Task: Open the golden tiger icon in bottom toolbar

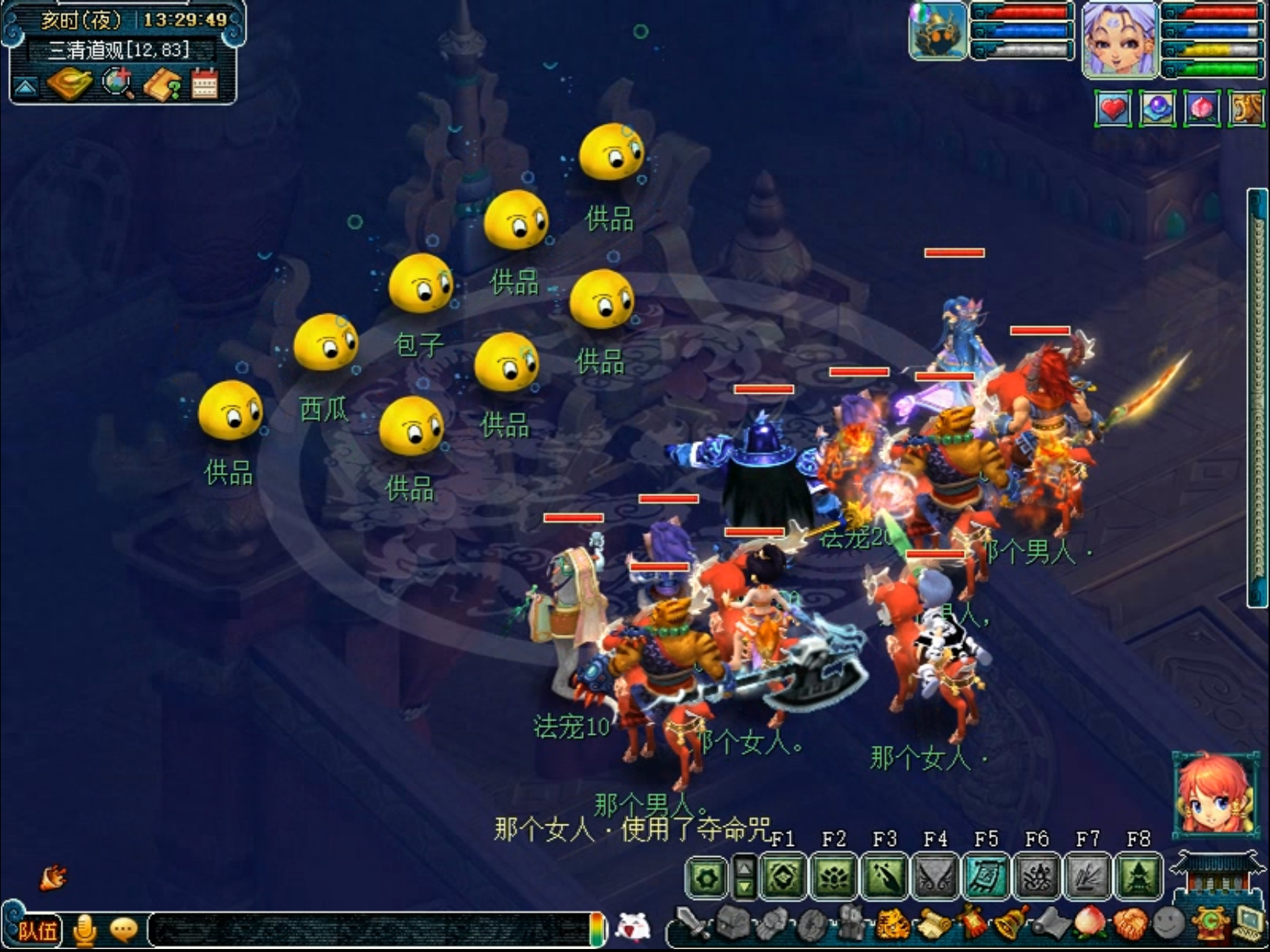Action: click(x=892, y=925)
